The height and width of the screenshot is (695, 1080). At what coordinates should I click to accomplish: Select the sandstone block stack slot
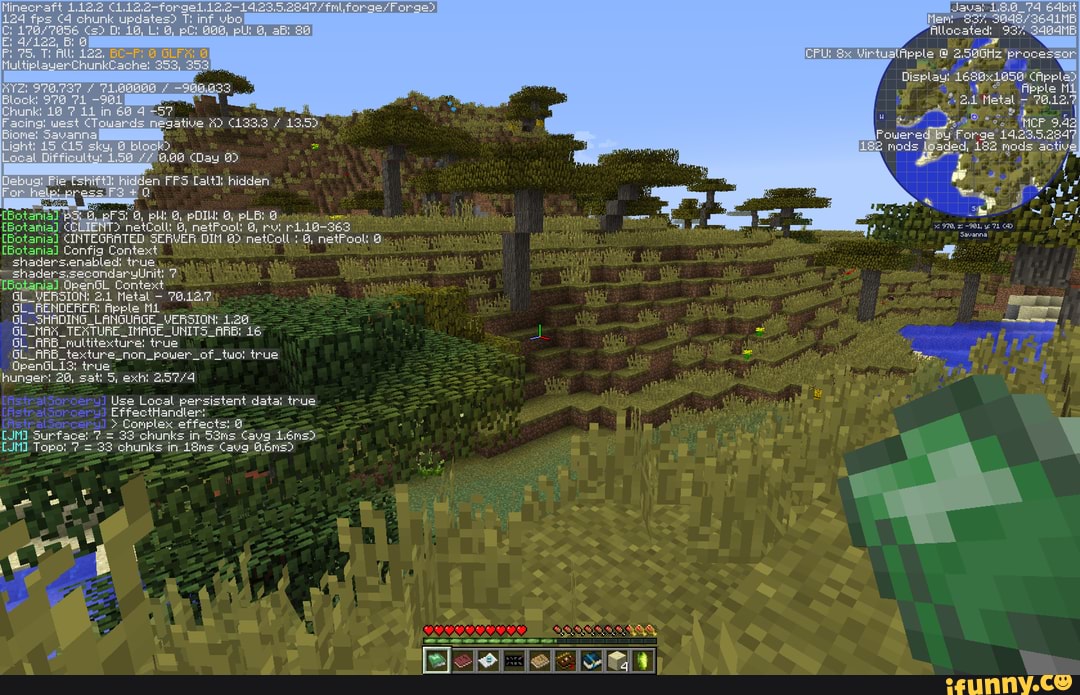coord(616,660)
